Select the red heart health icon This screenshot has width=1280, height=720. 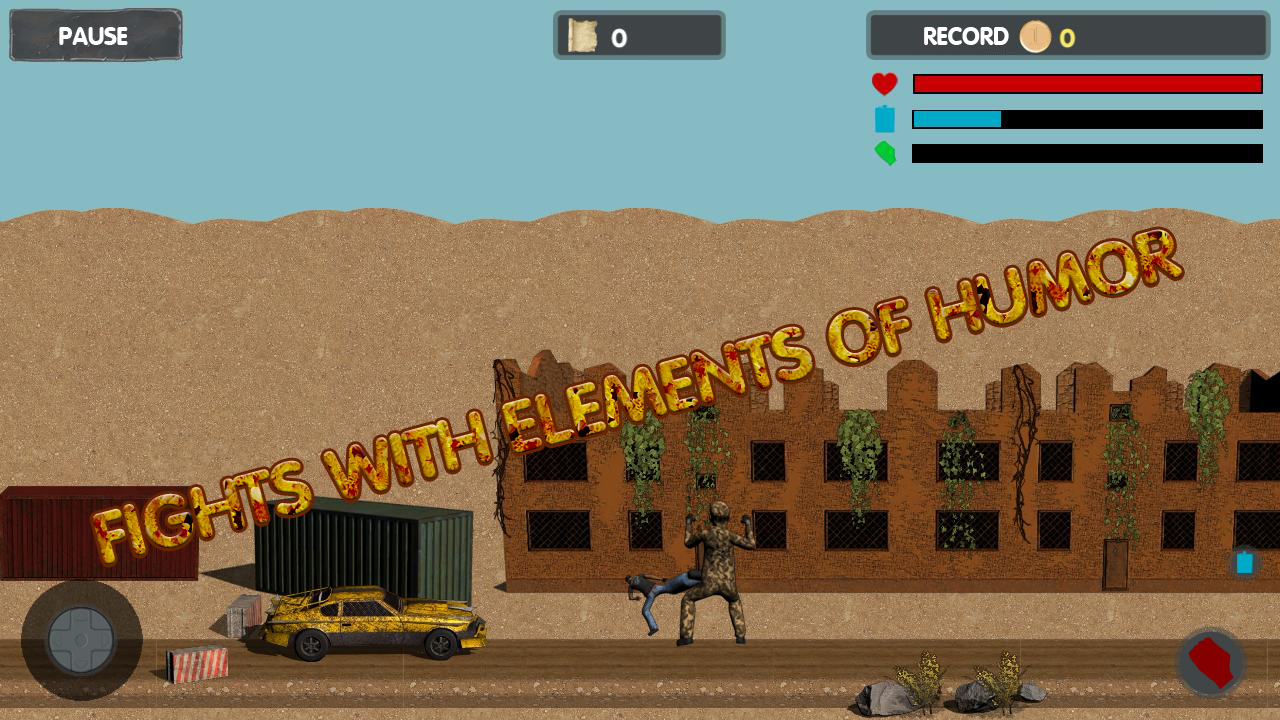pyautogui.click(x=884, y=84)
